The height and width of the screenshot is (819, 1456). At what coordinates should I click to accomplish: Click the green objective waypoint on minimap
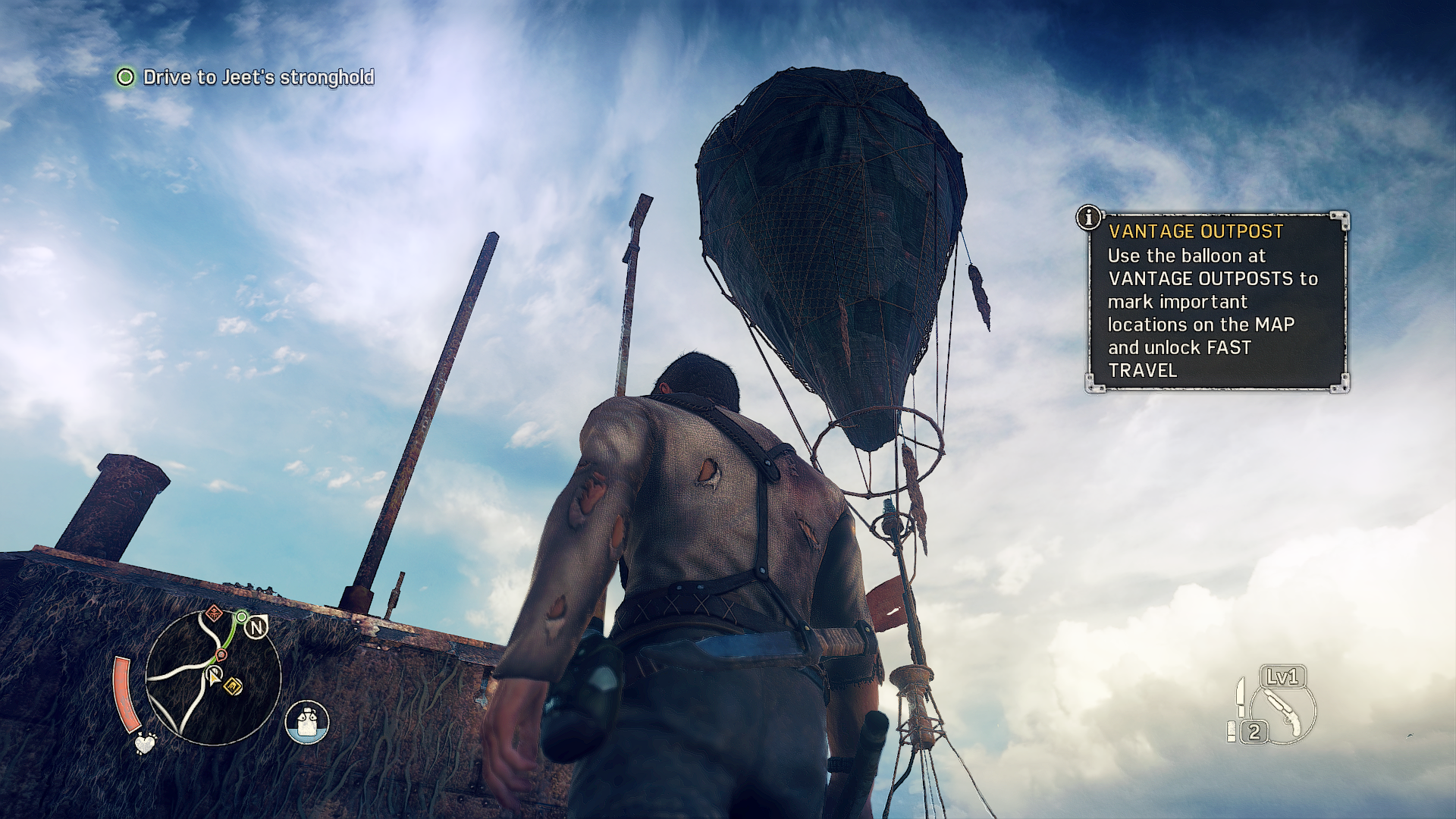[x=241, y=617]
